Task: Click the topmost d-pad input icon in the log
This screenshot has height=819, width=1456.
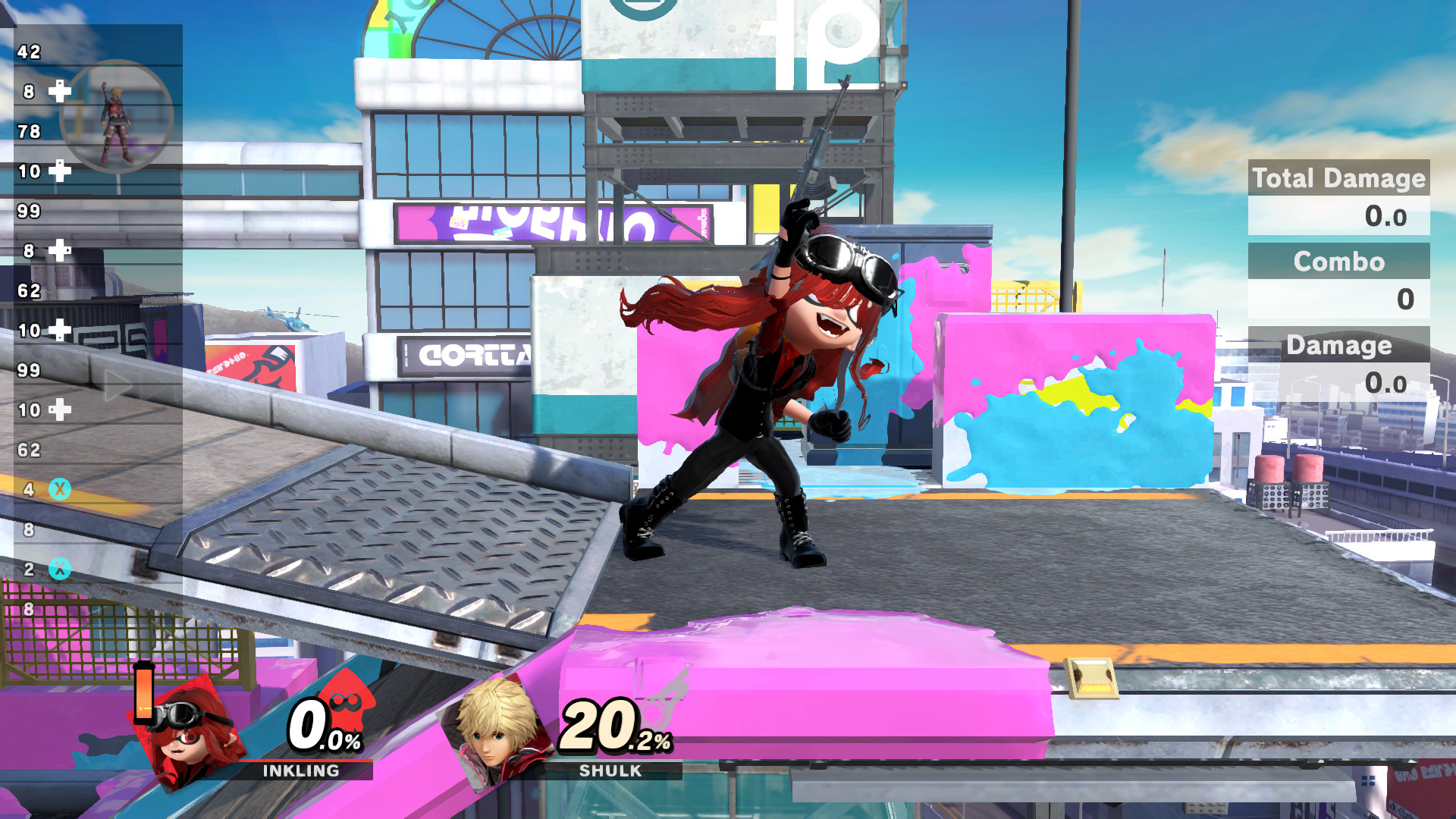Action: click(59, 90)
